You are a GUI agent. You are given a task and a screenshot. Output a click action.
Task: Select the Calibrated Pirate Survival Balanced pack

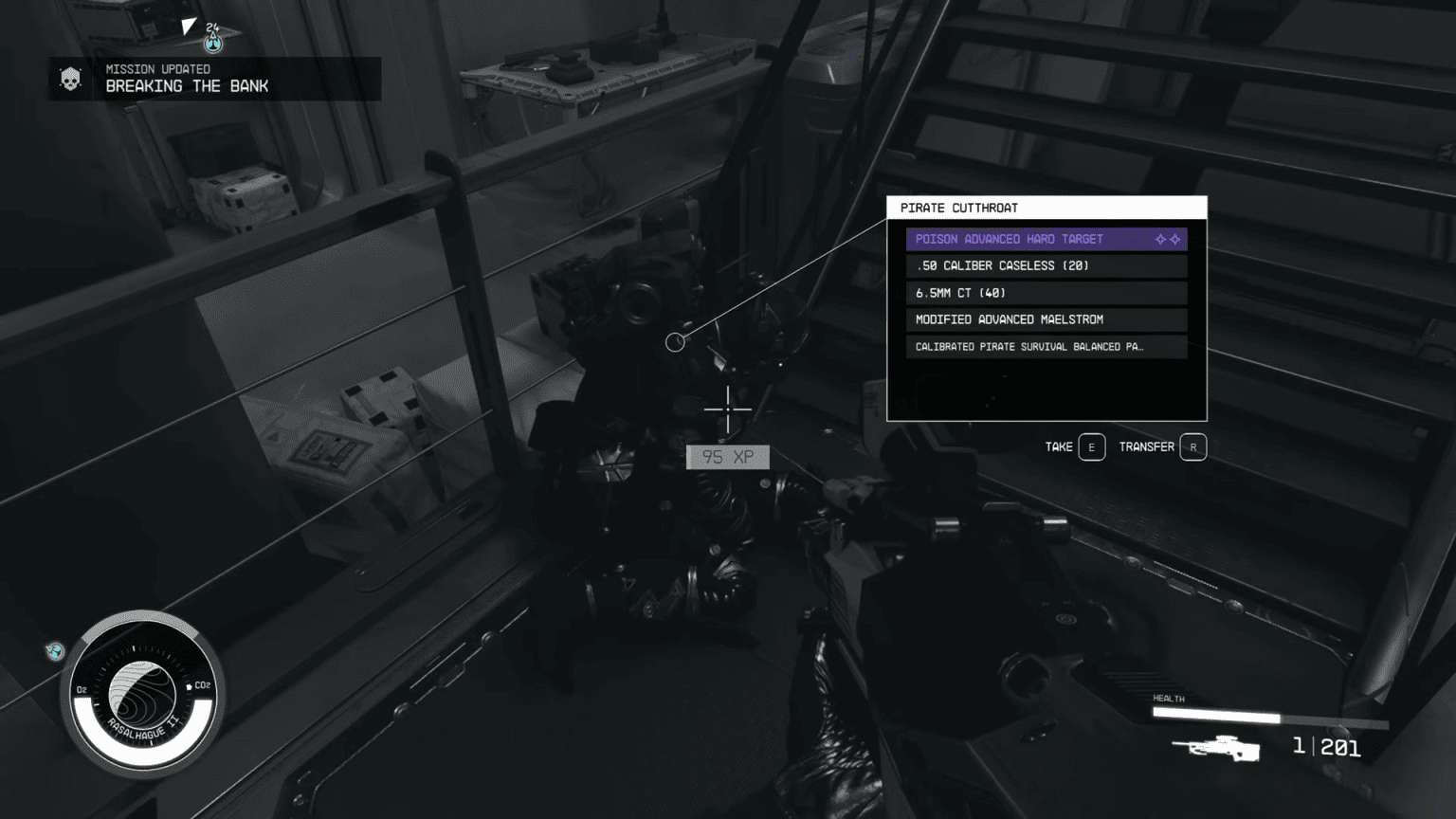pyautogui.click(x=1033, y=346)
